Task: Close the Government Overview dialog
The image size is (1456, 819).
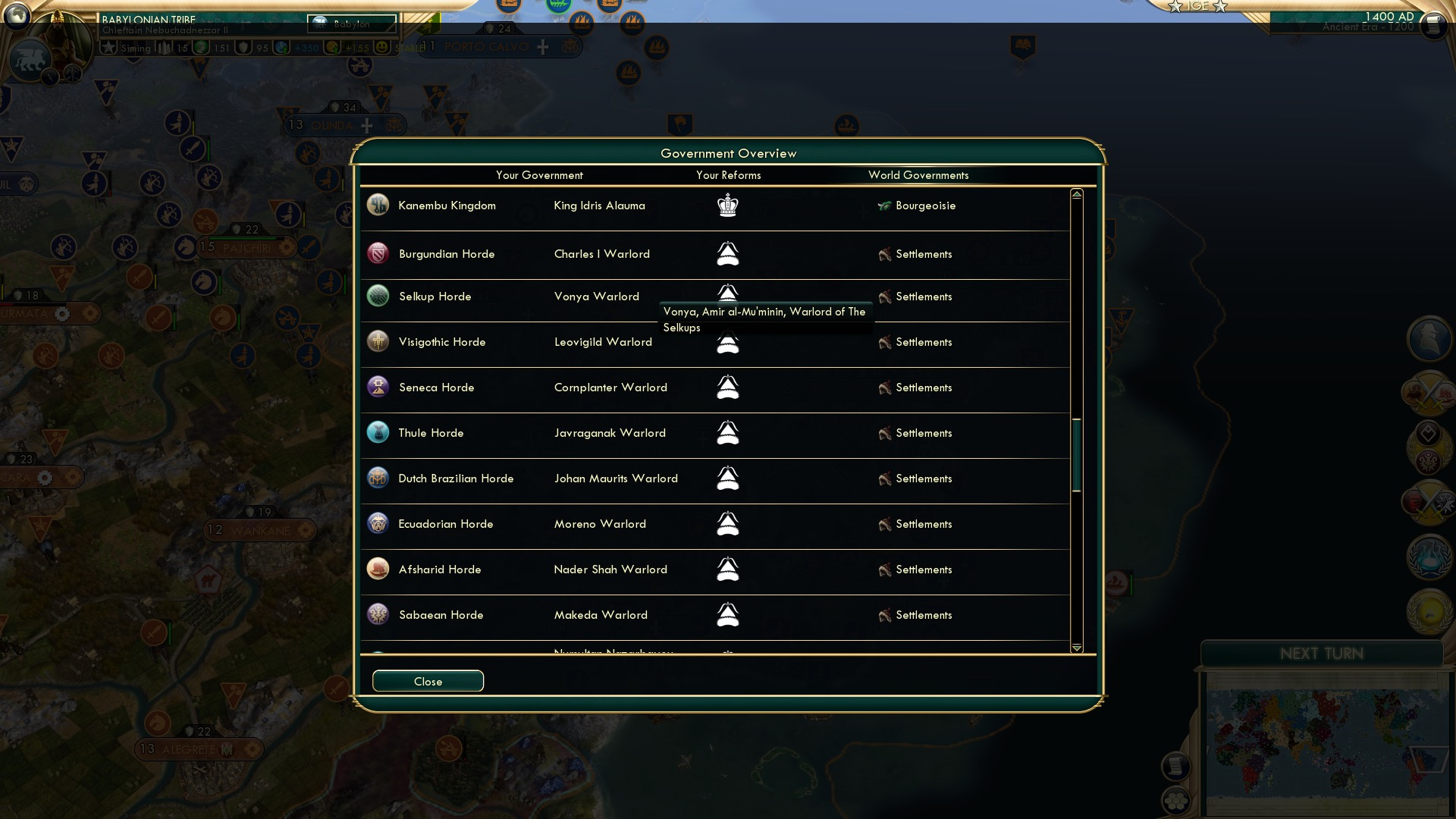Action: pos(427,681)
